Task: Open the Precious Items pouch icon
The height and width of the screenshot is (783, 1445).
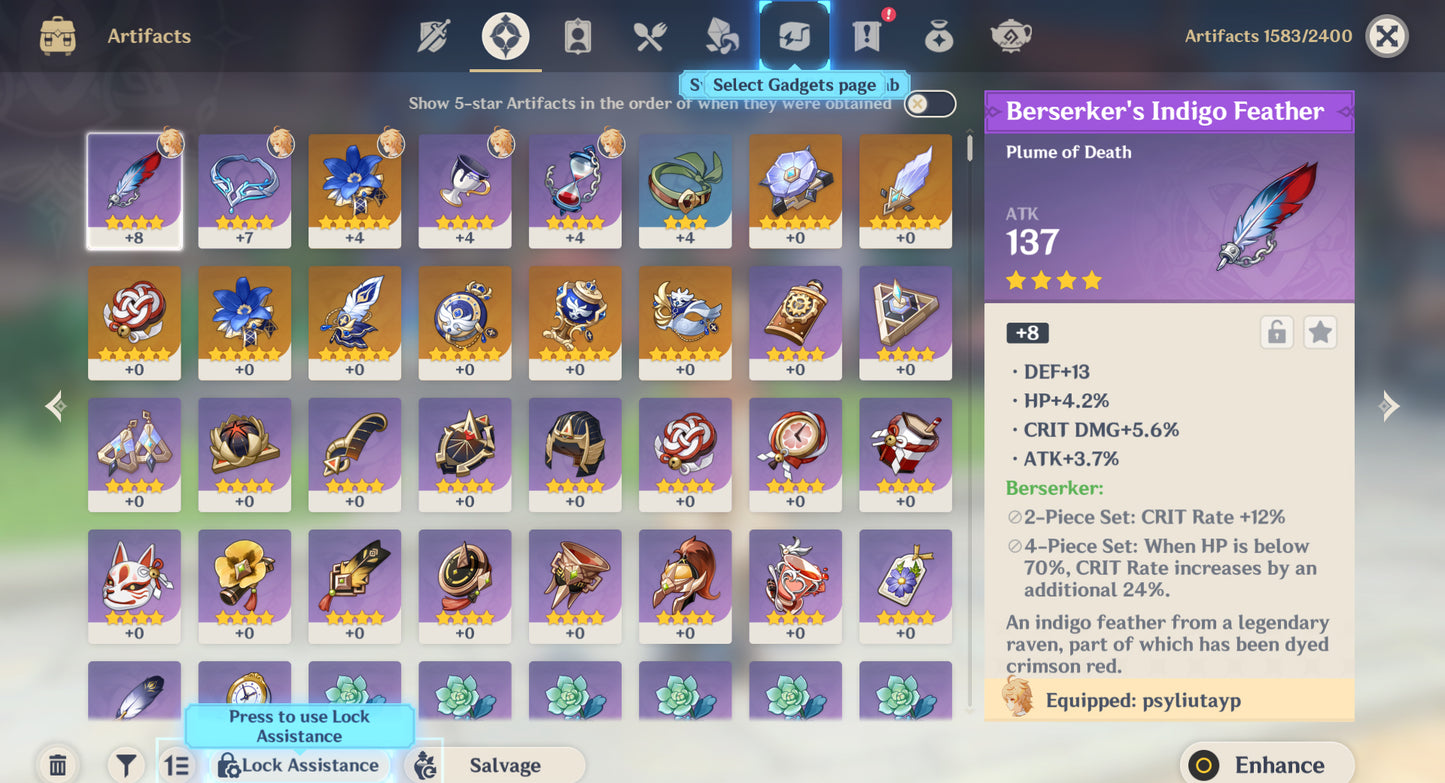Action: 937,36
